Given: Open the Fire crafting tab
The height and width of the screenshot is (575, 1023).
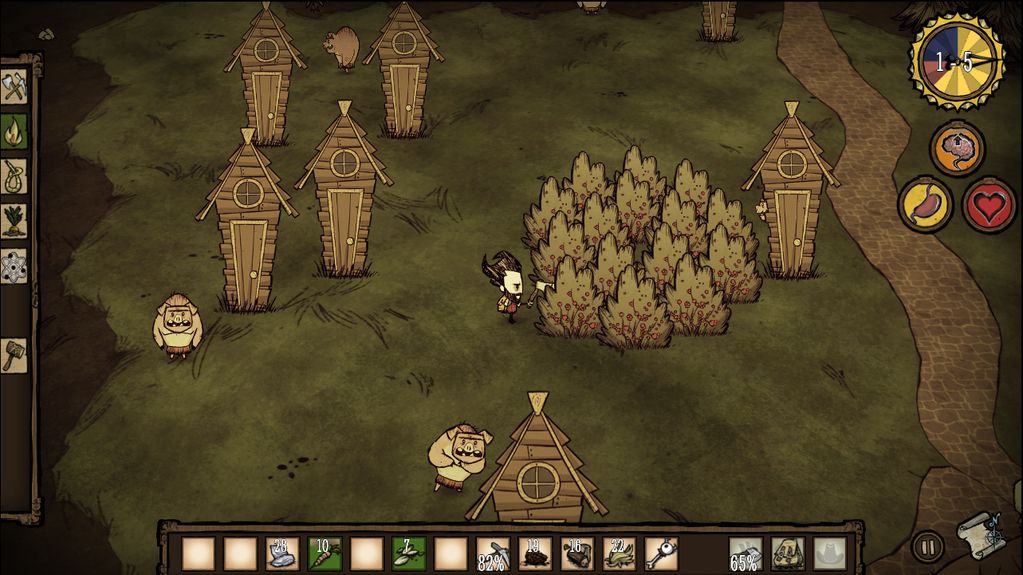Looking at the screenshot, I should click(14, 131).
